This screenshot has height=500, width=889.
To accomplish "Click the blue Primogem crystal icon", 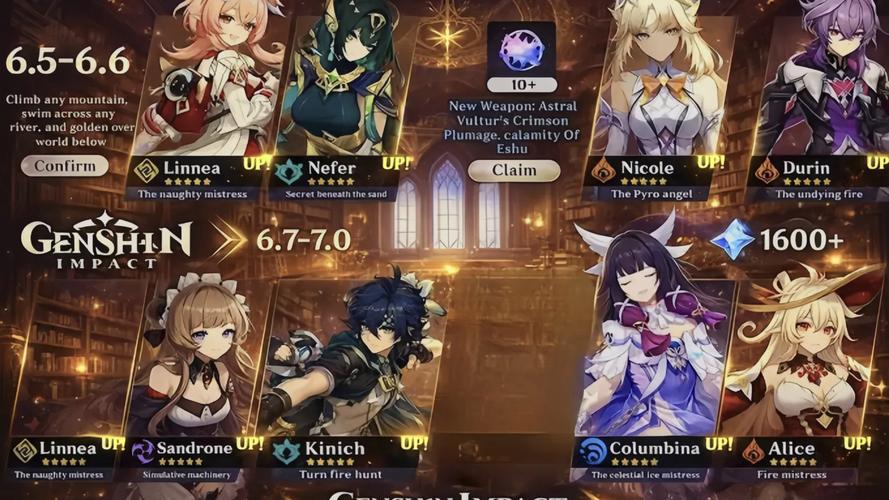I will 733,240.
